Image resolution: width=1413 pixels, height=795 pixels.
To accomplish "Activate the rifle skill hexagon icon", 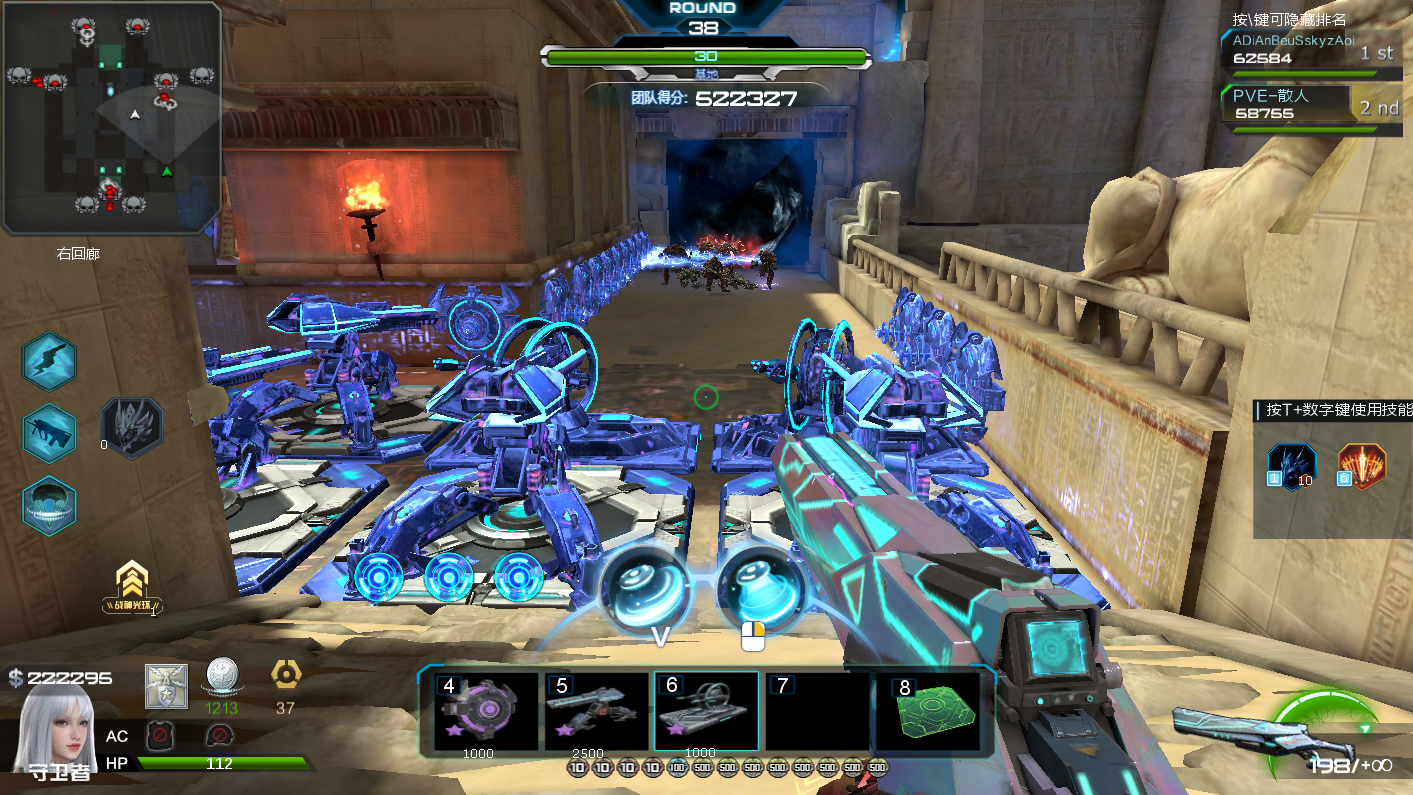I will coord(49,433).
